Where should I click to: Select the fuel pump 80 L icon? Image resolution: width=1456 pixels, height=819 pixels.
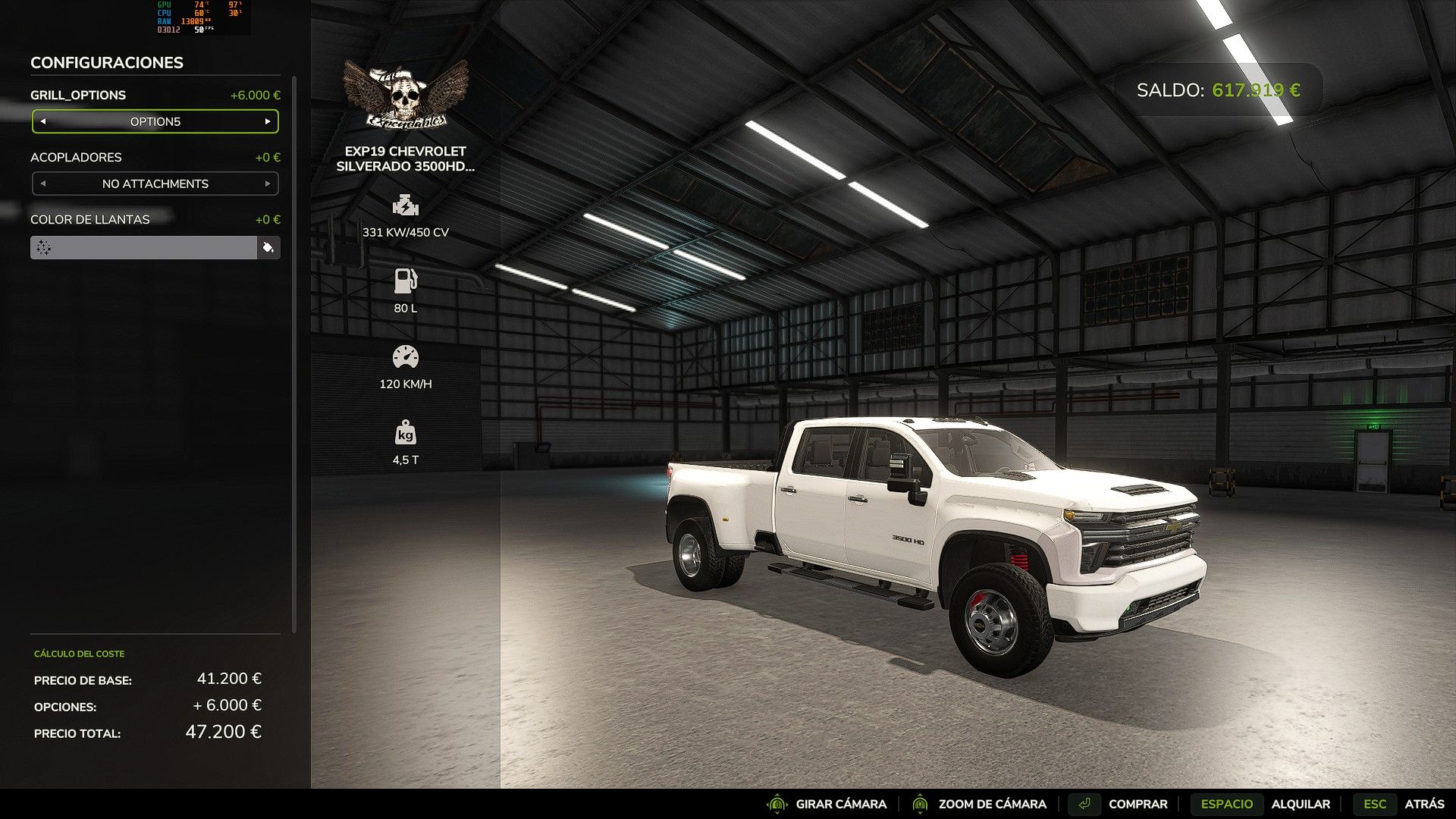pyautogui.click(x=406, y=281)
